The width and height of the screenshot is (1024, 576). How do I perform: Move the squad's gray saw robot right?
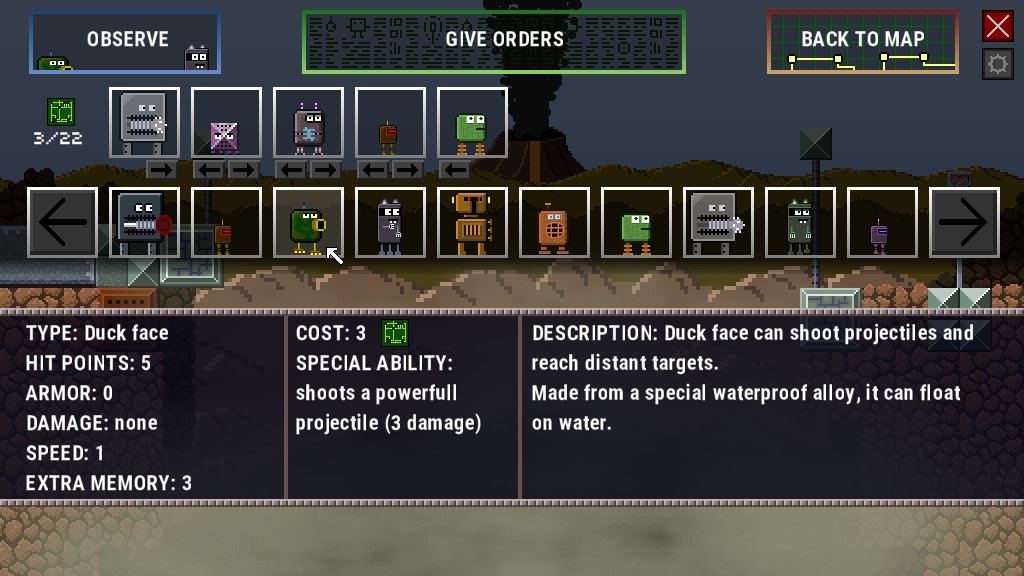(161, 169)
